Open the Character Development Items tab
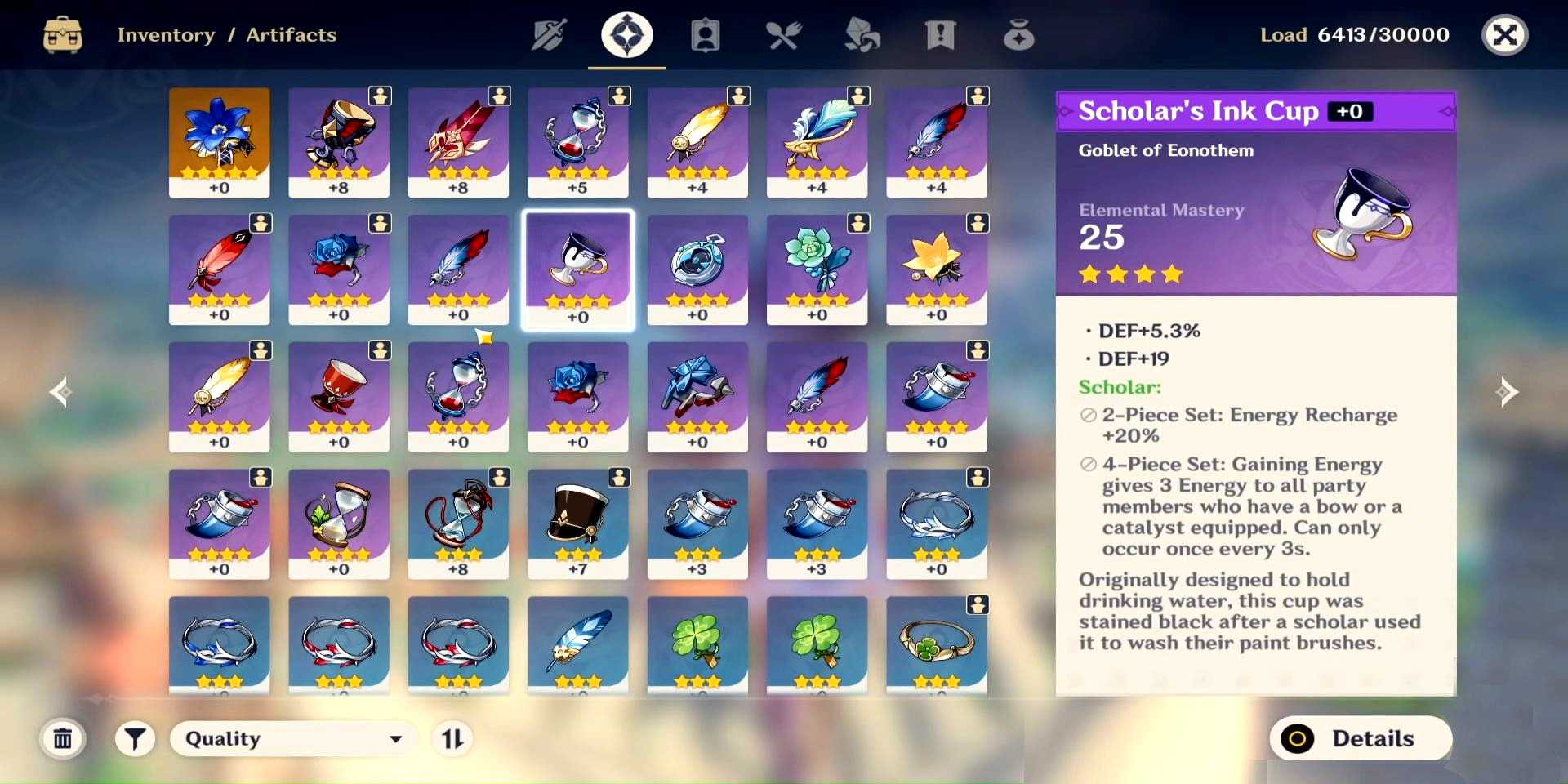Viewport: 1568px width, 784px height. (x=706, y=35)
